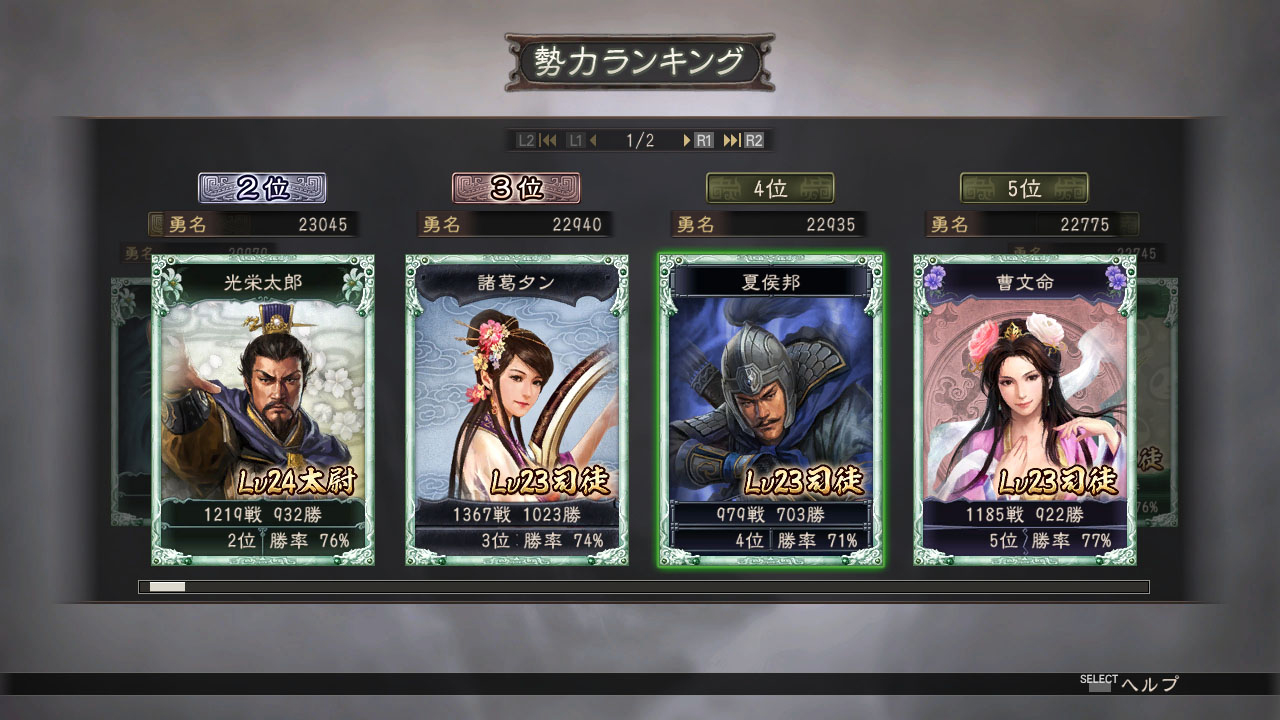Jump to the last ranking page
1280x720 pixels.
click(x=732, y=141)
